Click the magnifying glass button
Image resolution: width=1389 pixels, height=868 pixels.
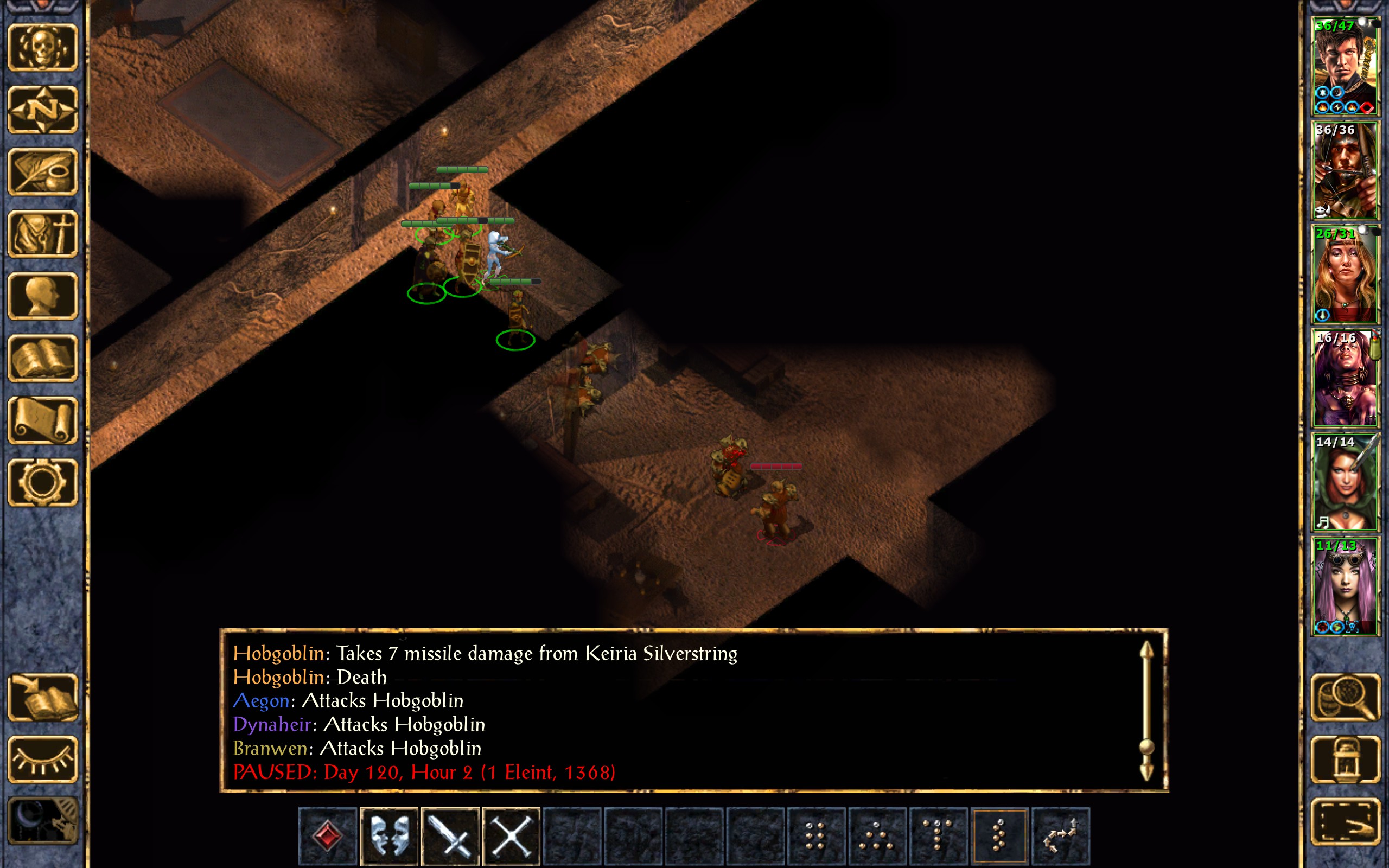pyautogui.click(x=1345, y=698)
